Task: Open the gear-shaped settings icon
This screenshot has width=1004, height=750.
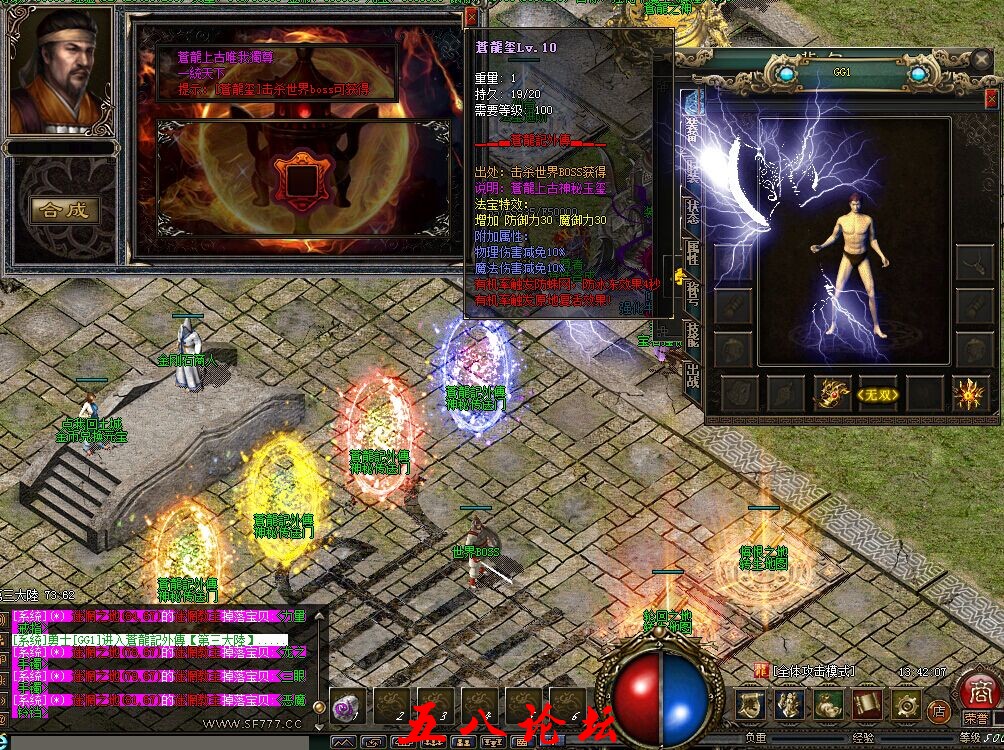Action: pos(907,704)
